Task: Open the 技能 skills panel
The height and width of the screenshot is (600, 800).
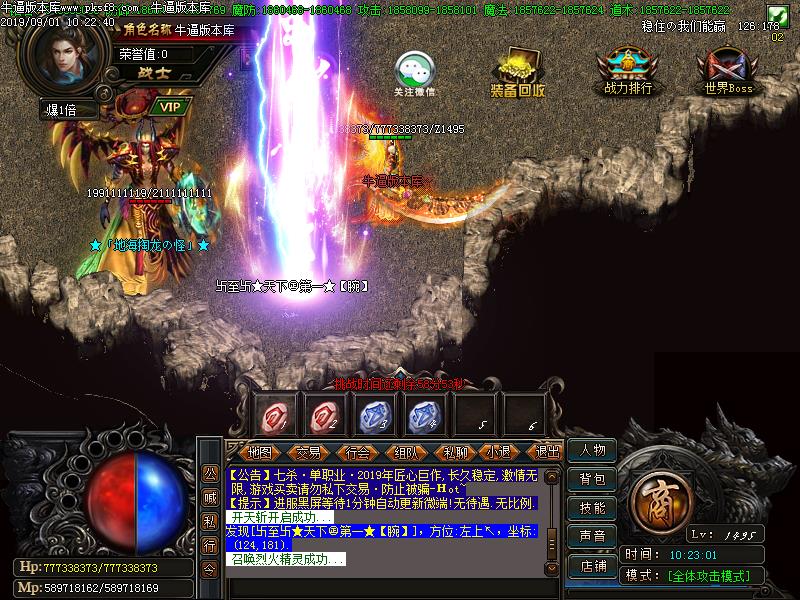Action: coord(592,508)
